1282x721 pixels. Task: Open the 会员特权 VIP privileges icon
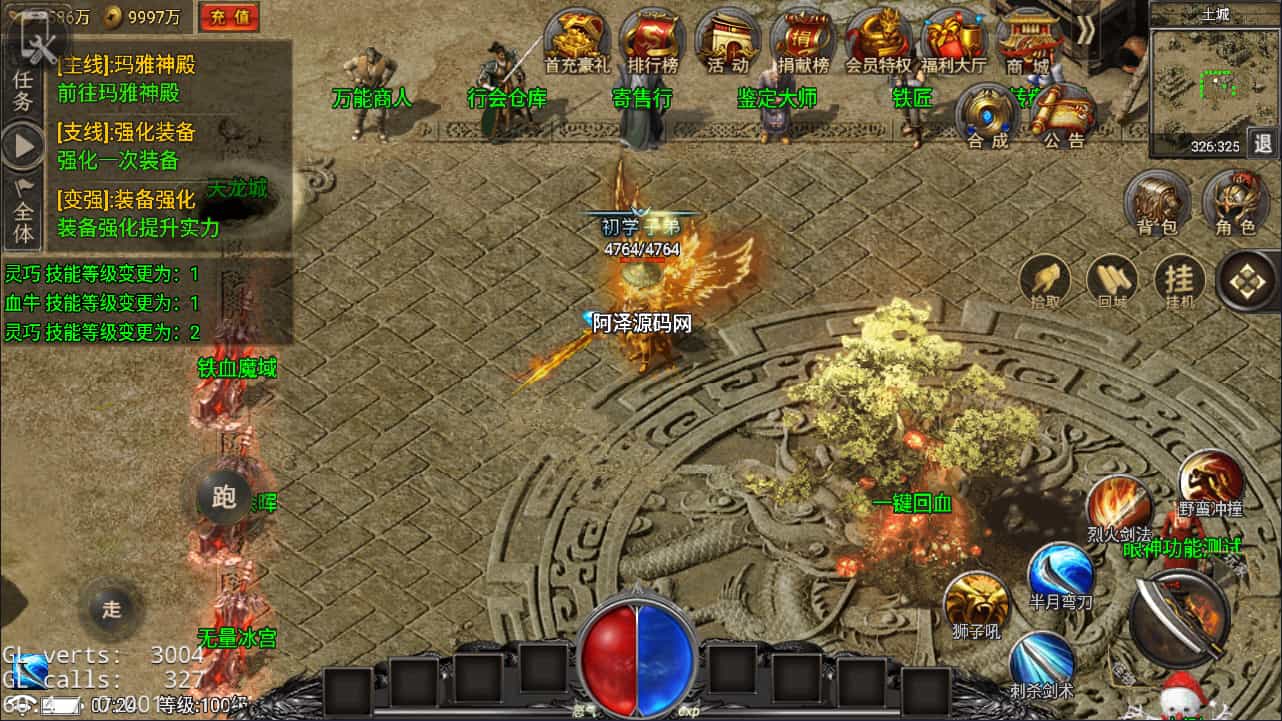click(879, 40)
